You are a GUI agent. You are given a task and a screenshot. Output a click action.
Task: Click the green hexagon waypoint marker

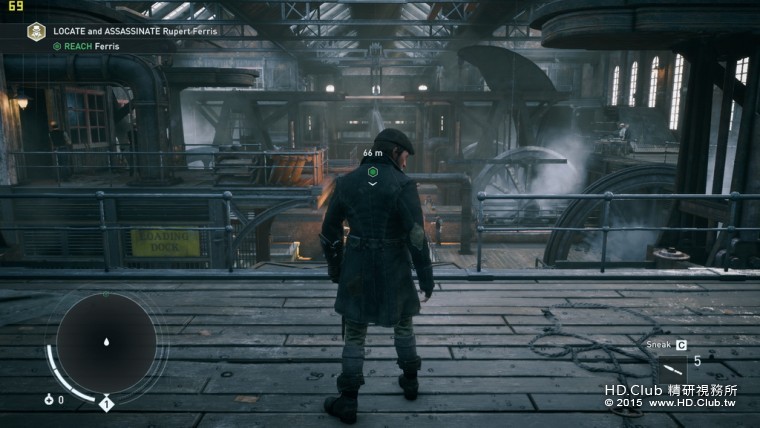click(x=372, y=172)
